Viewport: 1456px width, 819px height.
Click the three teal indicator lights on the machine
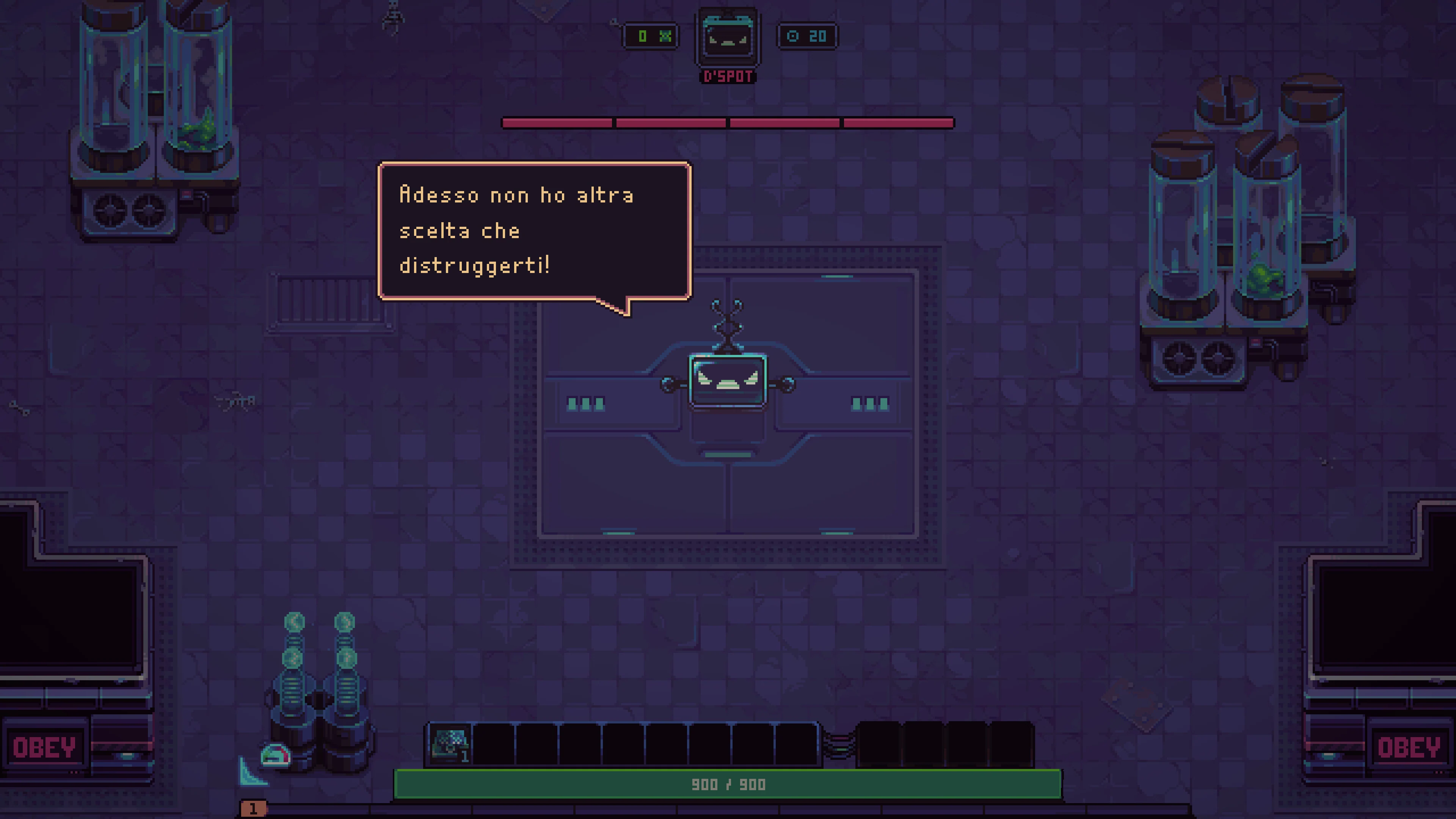click(x=585, y=403)
